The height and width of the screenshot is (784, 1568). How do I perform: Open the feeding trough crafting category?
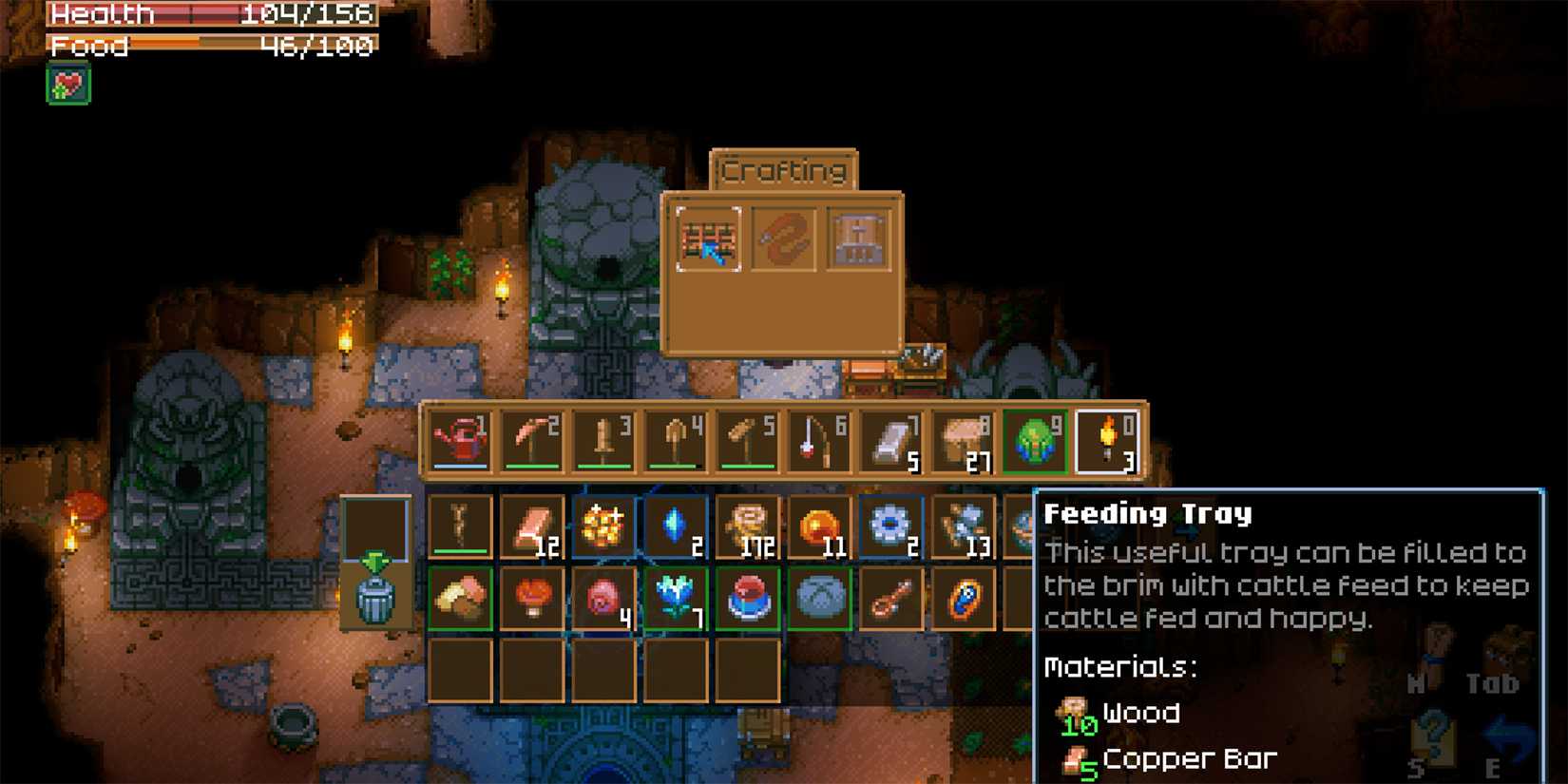(856, 238)
